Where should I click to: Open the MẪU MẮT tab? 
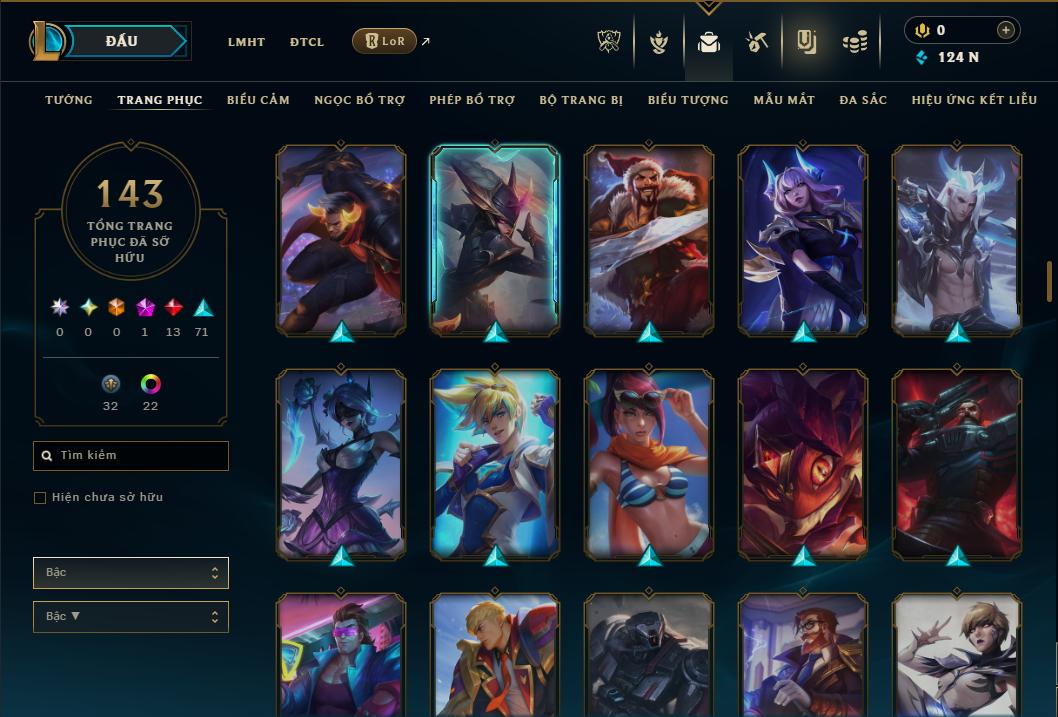[784, 100]
